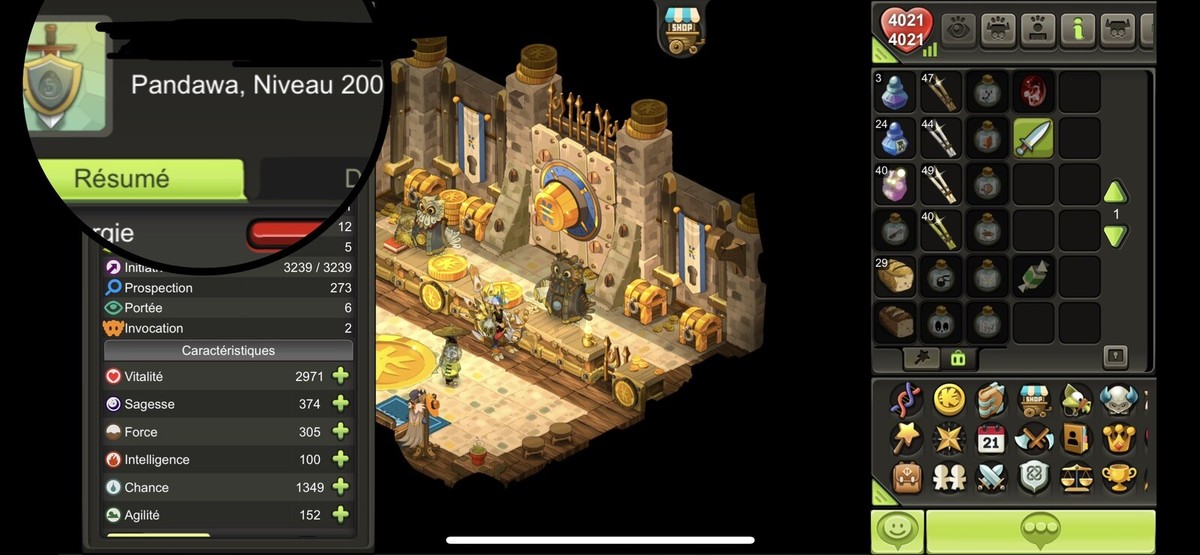Go to the previous shortcut bar page
Screen dimensions: 1200x555
(x=1116, y=192)
